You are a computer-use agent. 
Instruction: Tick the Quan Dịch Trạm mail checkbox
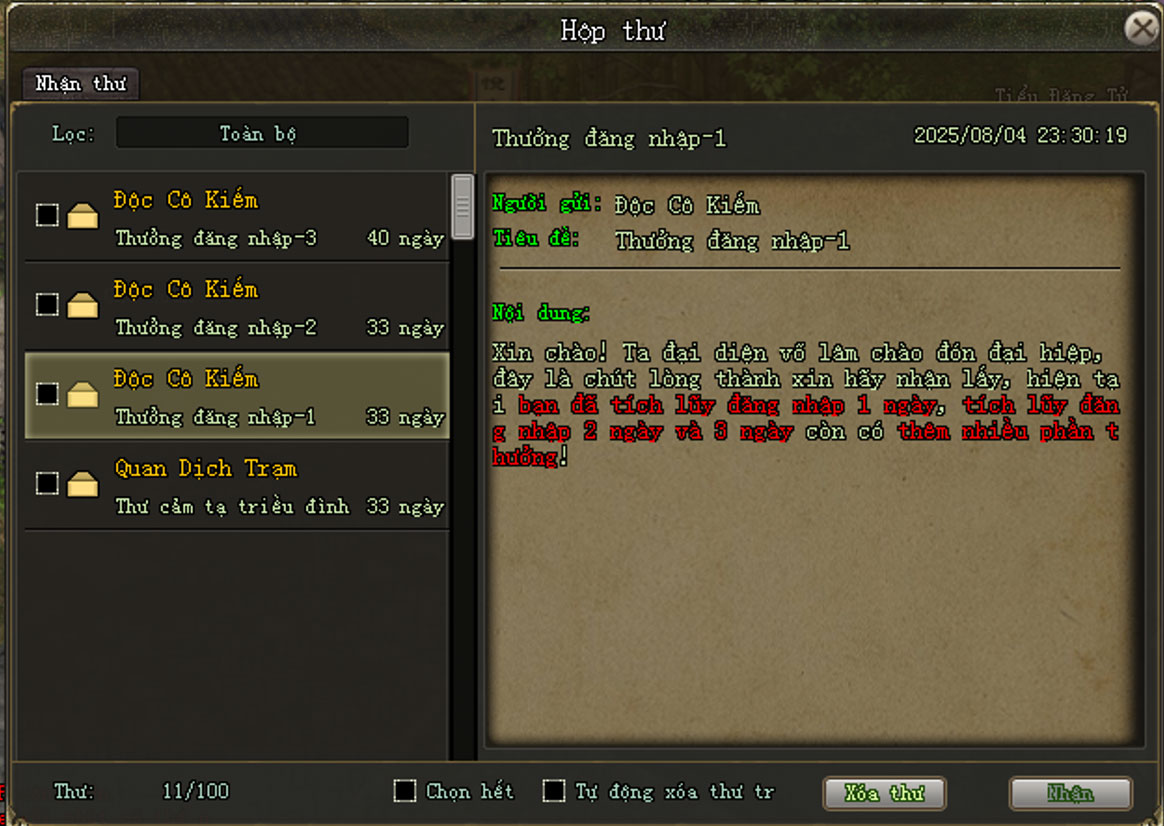[x=47, y=483]
